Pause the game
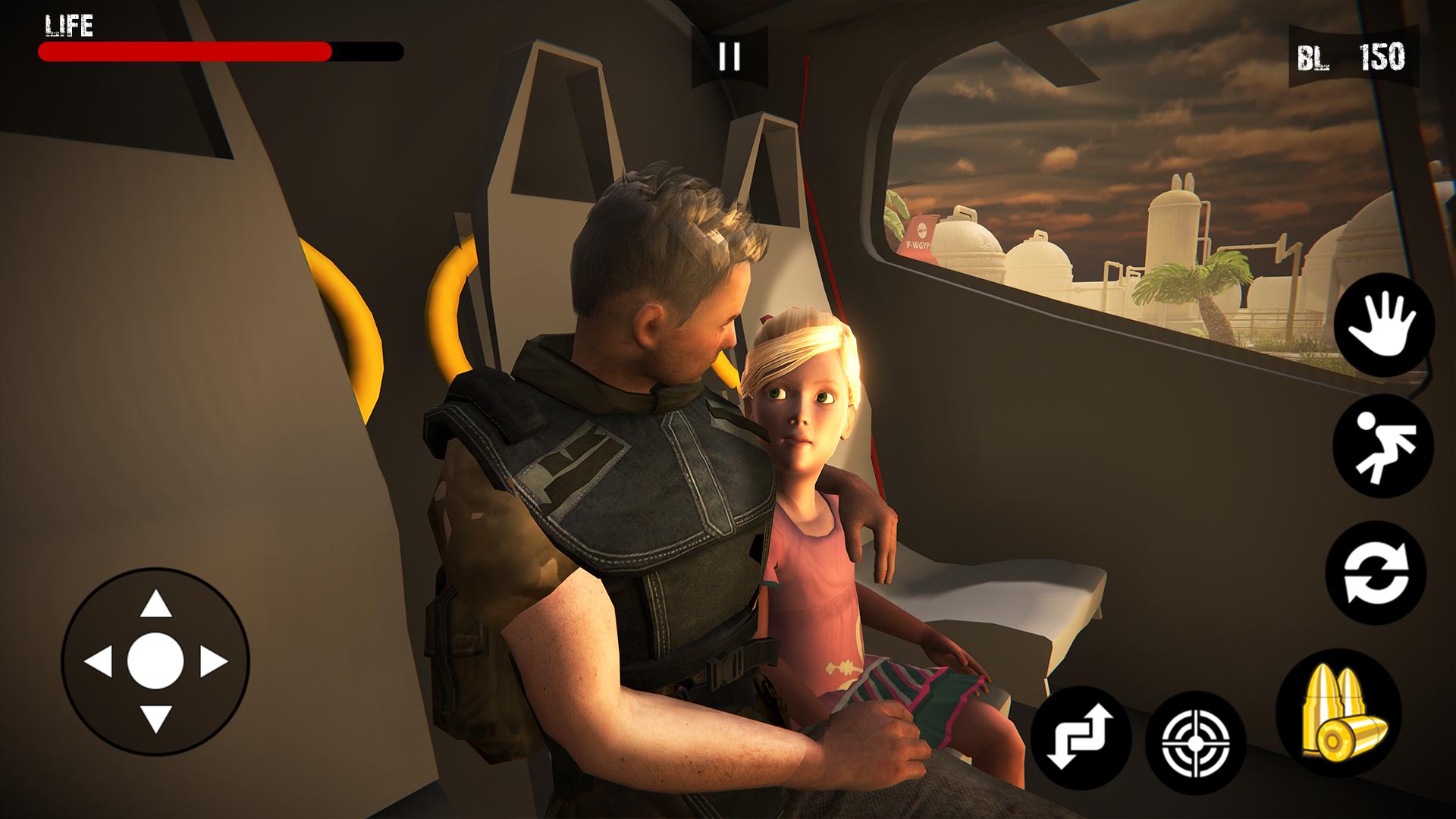 (729, 56)
